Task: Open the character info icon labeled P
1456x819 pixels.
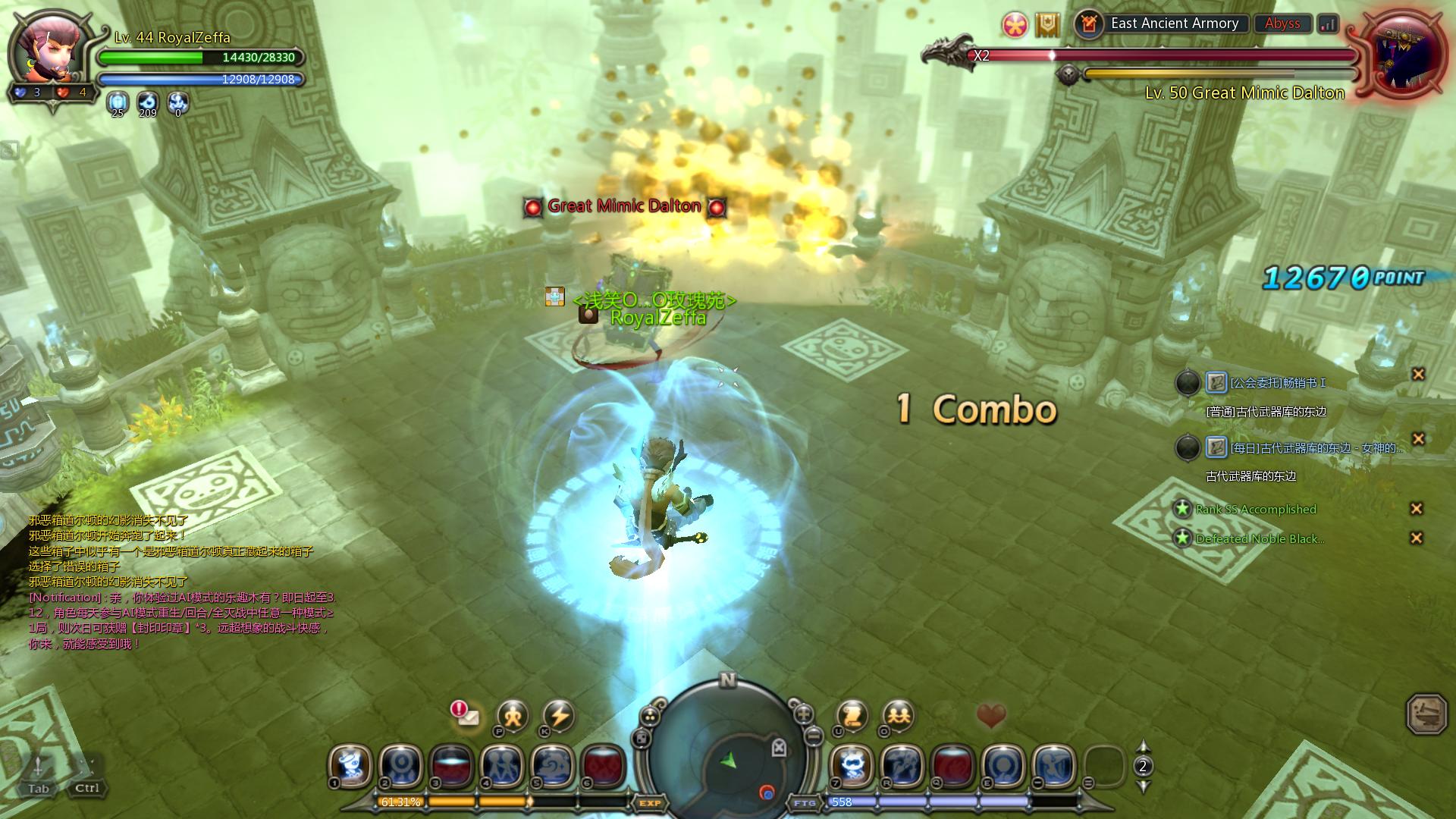Action: click(x=513, y=715)
